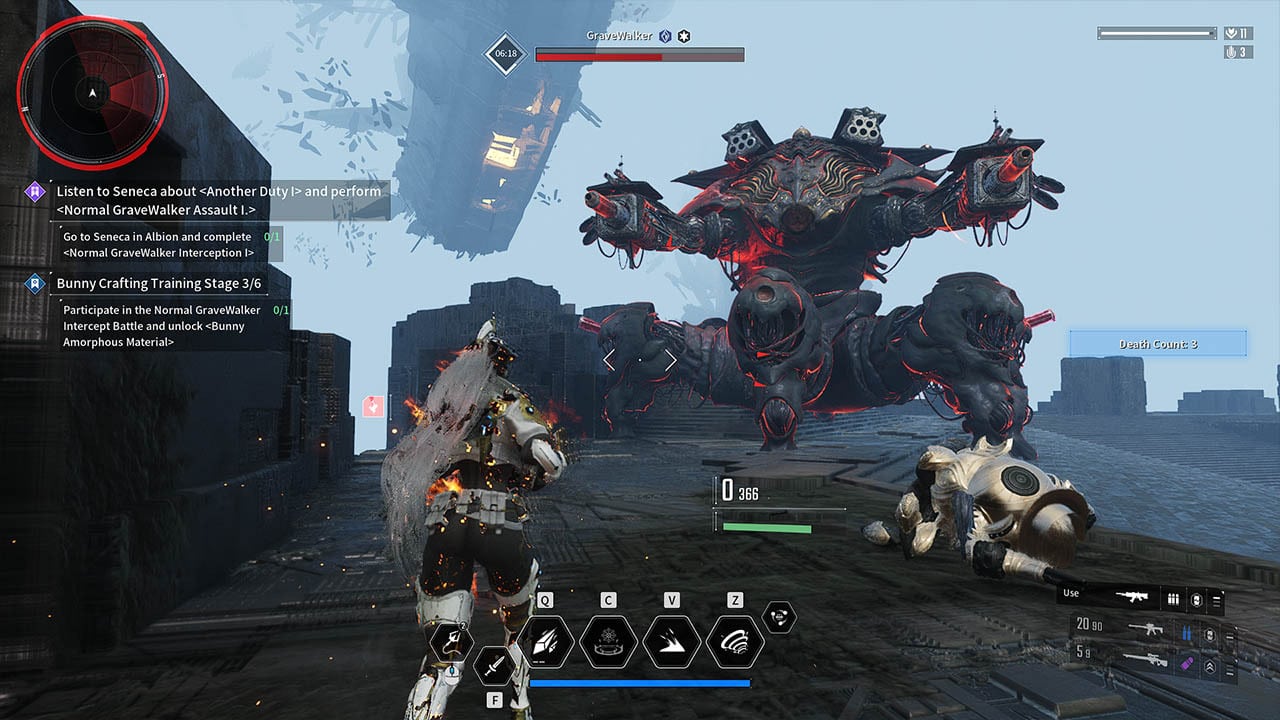1280x720 pixels.
Task: Select the grappling hook icon
Action: pos(451,641)
